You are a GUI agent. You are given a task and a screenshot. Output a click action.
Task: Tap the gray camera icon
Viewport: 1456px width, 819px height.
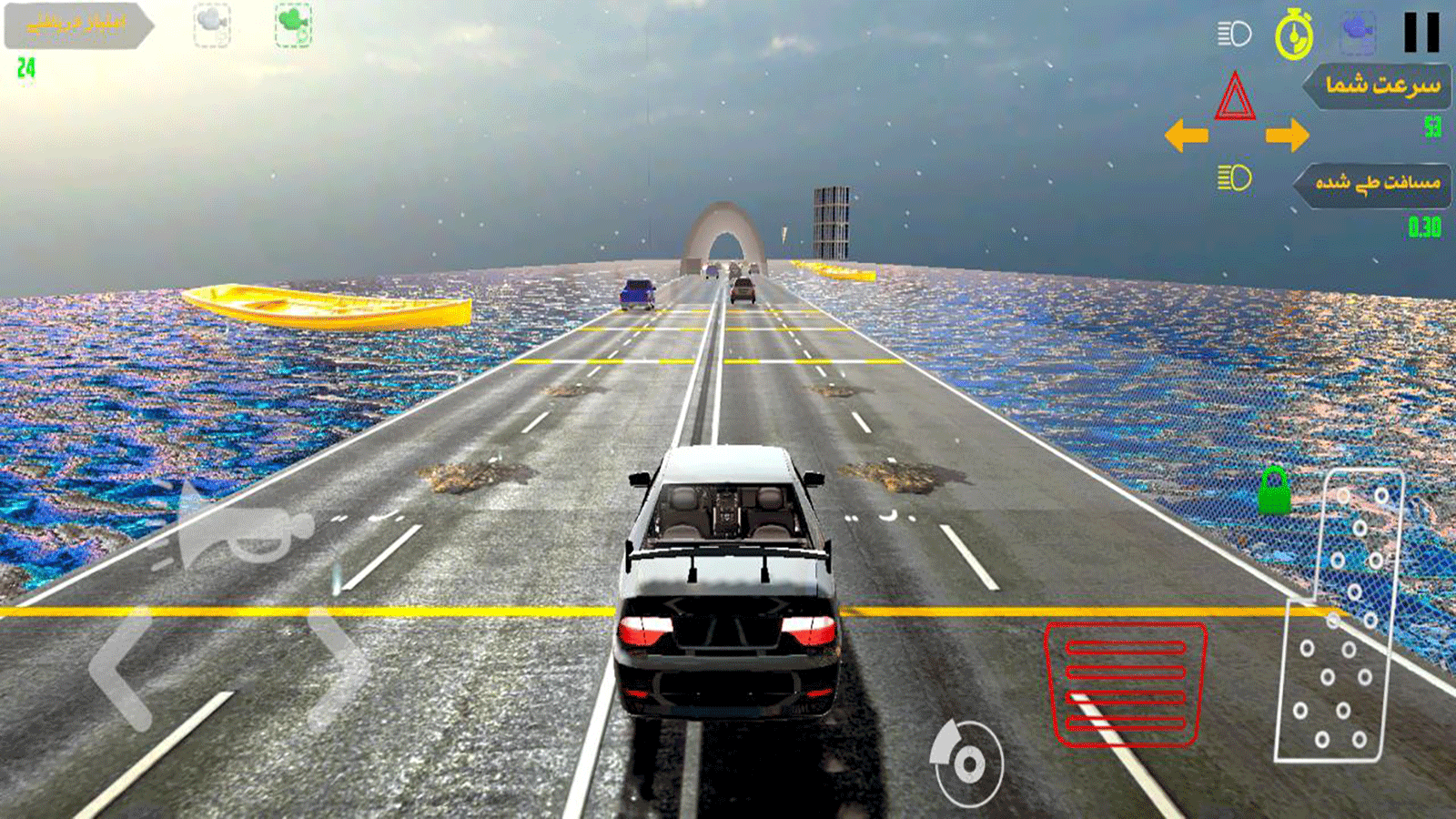(212, 25)
